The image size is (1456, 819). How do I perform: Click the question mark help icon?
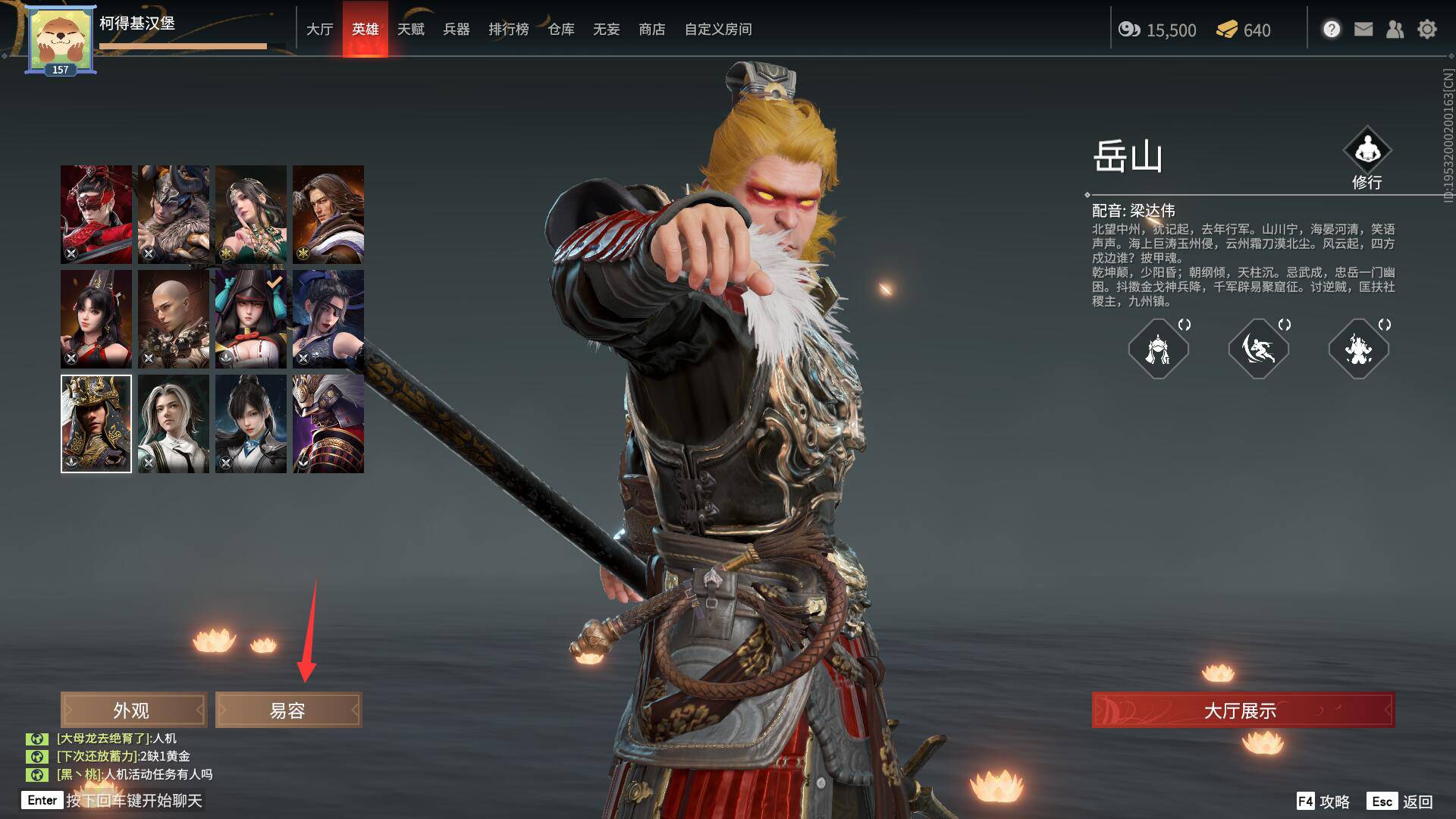(x=1332, y=30)
